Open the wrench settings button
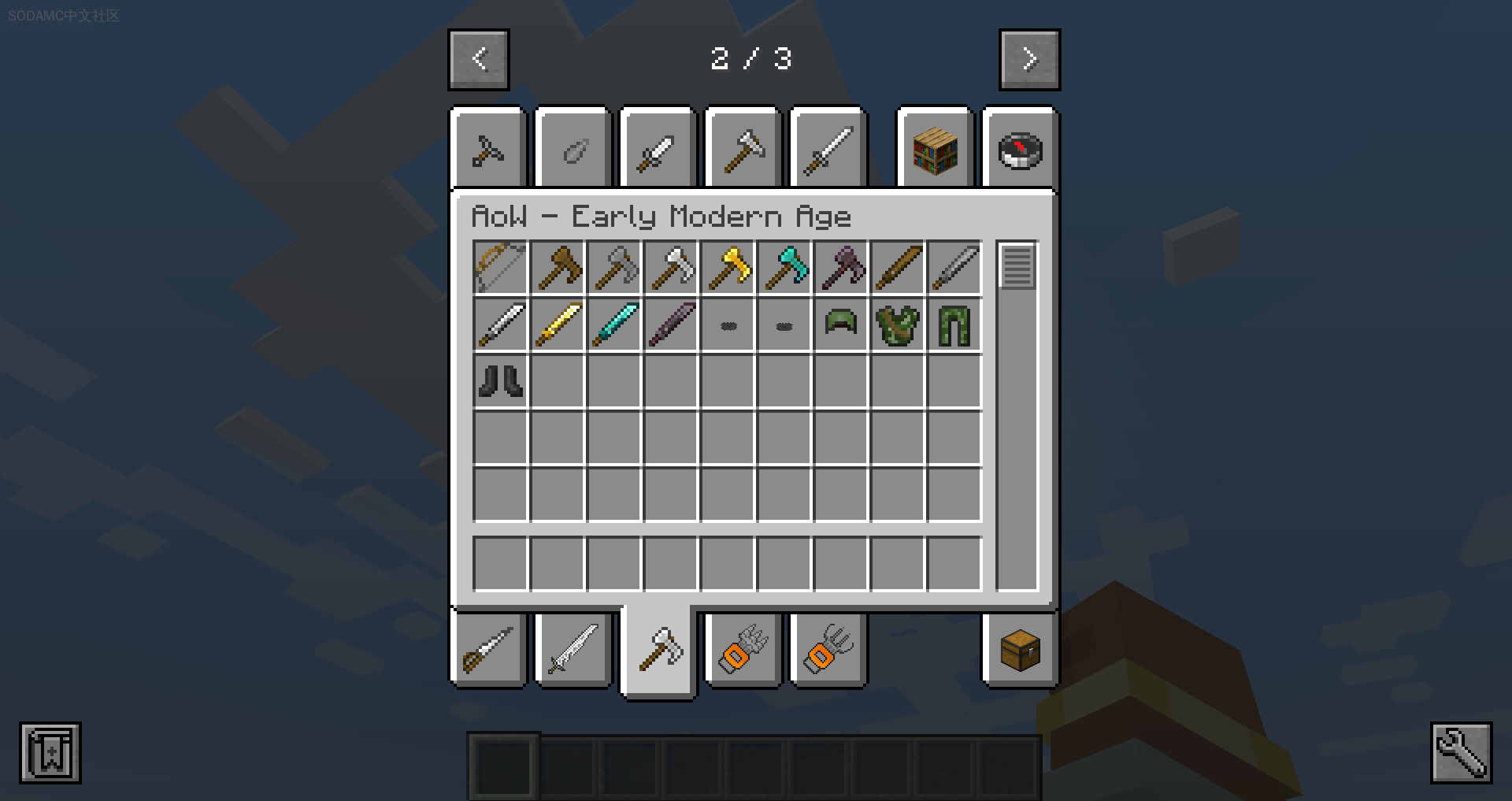Image resolution: width=1512 pixels, height=801 pixels. (1461, 752)
